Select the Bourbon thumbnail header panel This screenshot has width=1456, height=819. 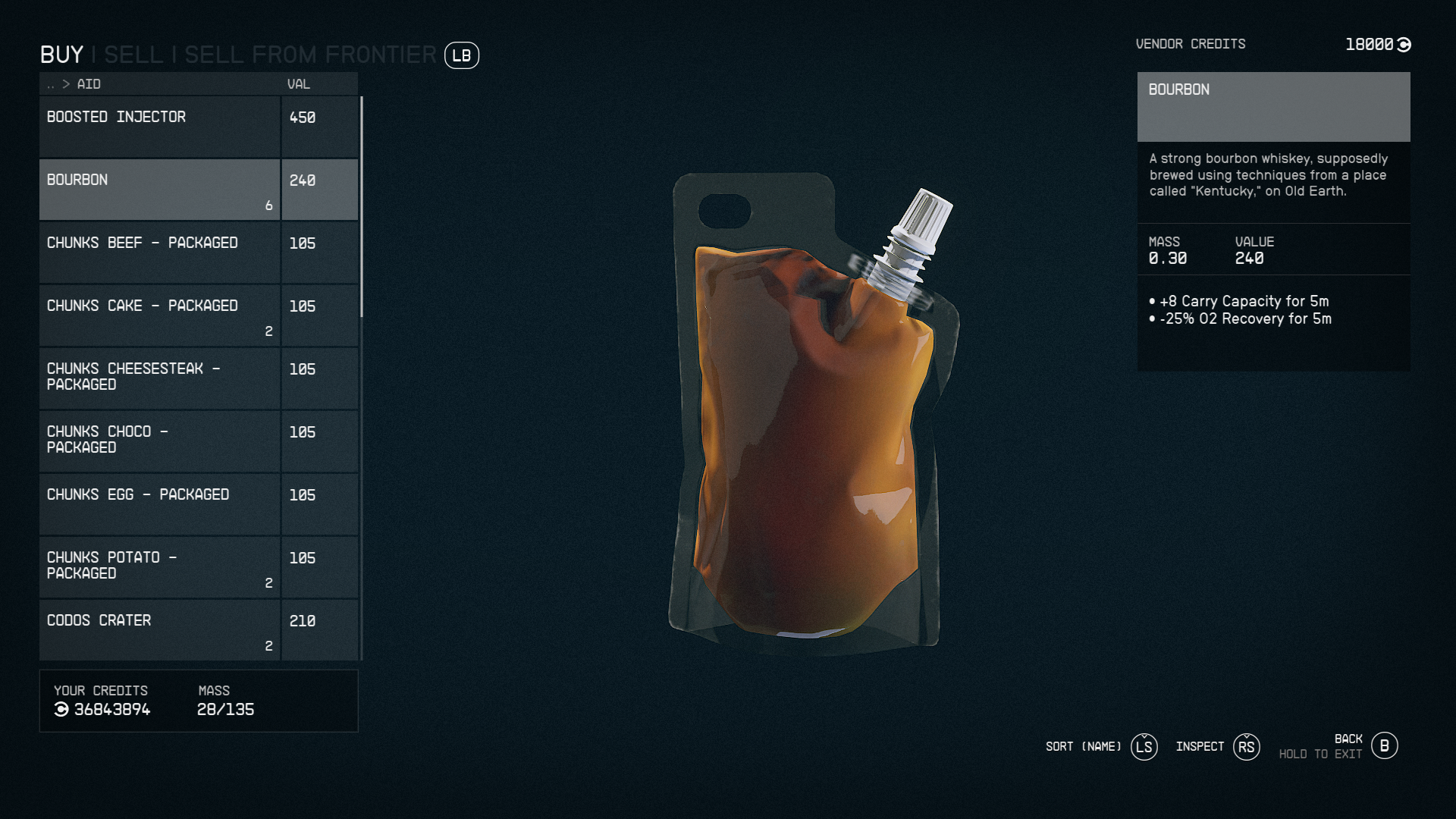pos(1274,107)
